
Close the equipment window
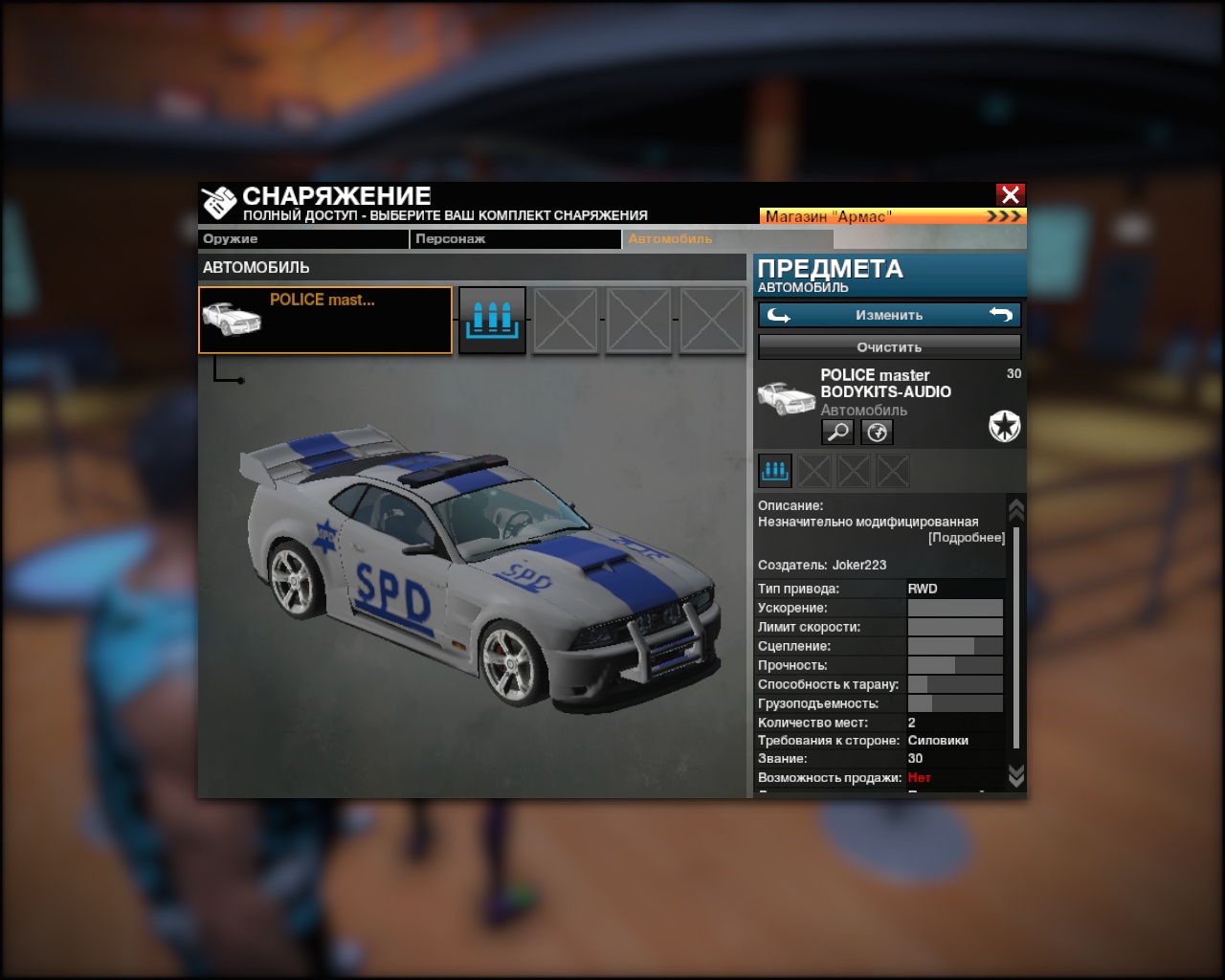click(x=1010, y=194)
